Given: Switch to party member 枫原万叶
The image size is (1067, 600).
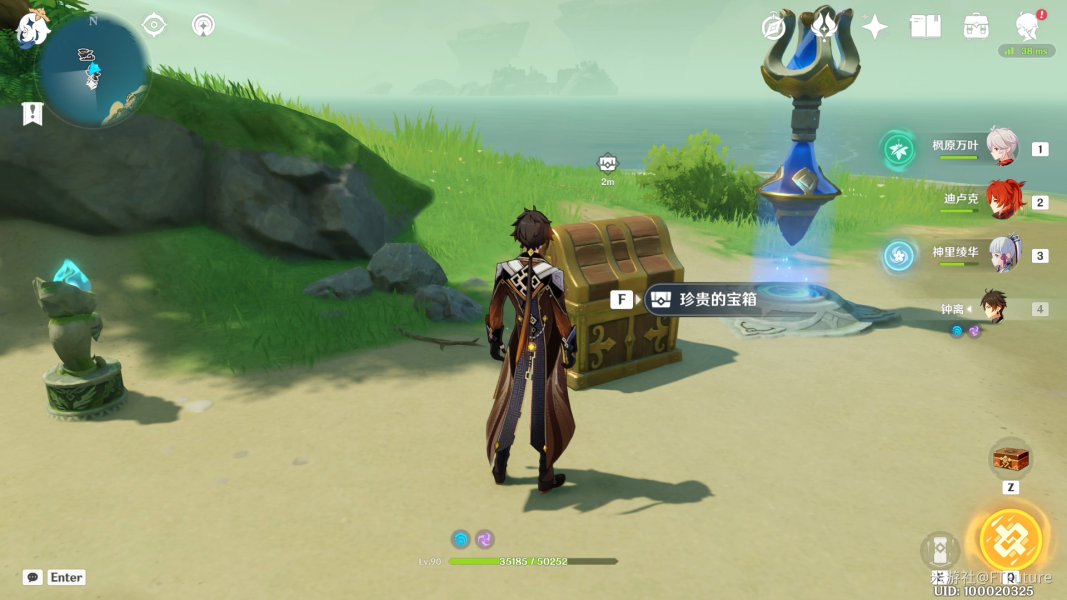Looking at the screenshot, I should tap(1001, 147).
